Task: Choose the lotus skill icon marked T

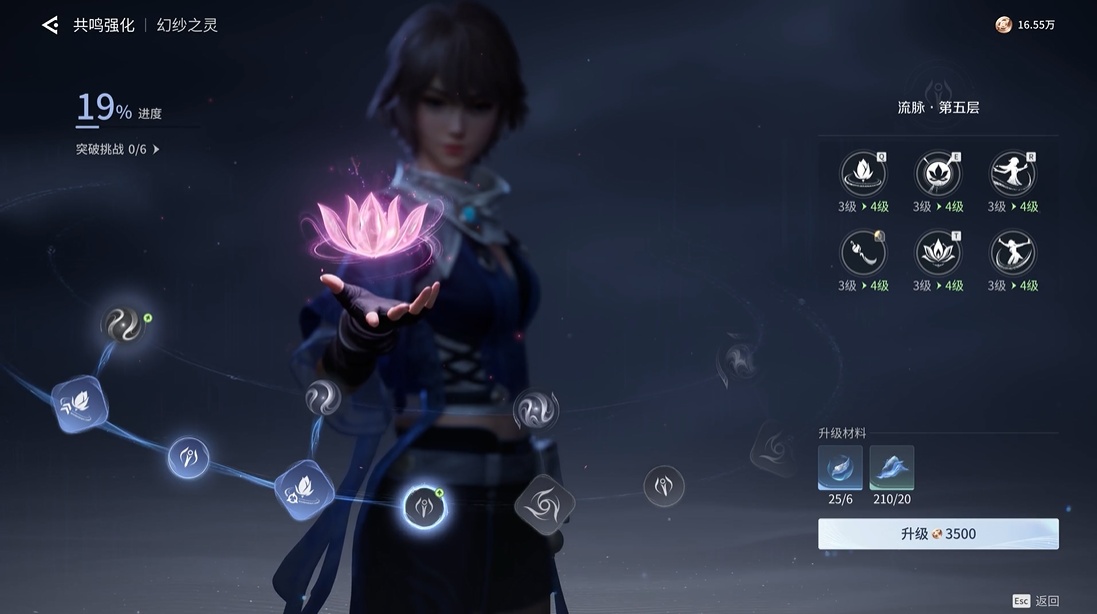Action: [938, 253]
